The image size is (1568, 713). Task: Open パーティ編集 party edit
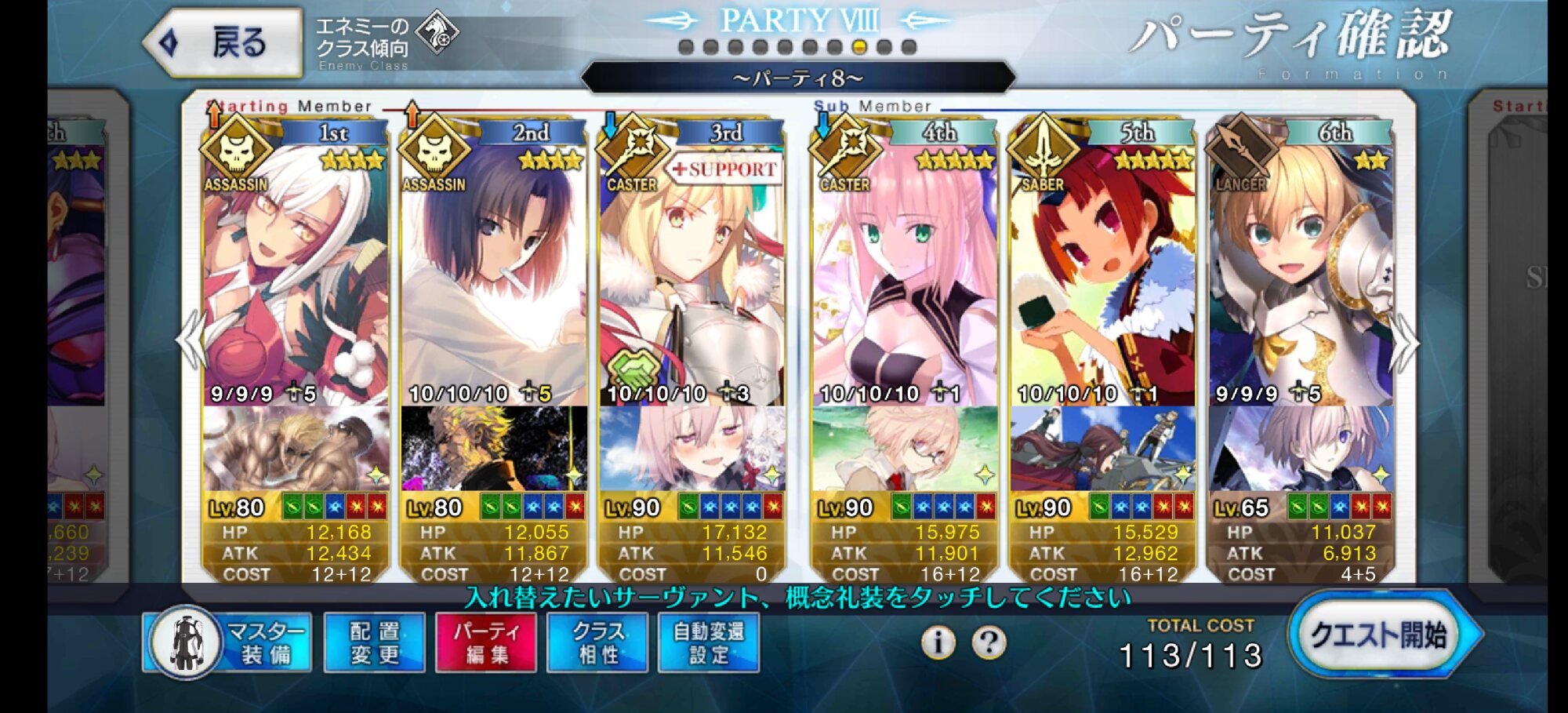pos(486,643)
